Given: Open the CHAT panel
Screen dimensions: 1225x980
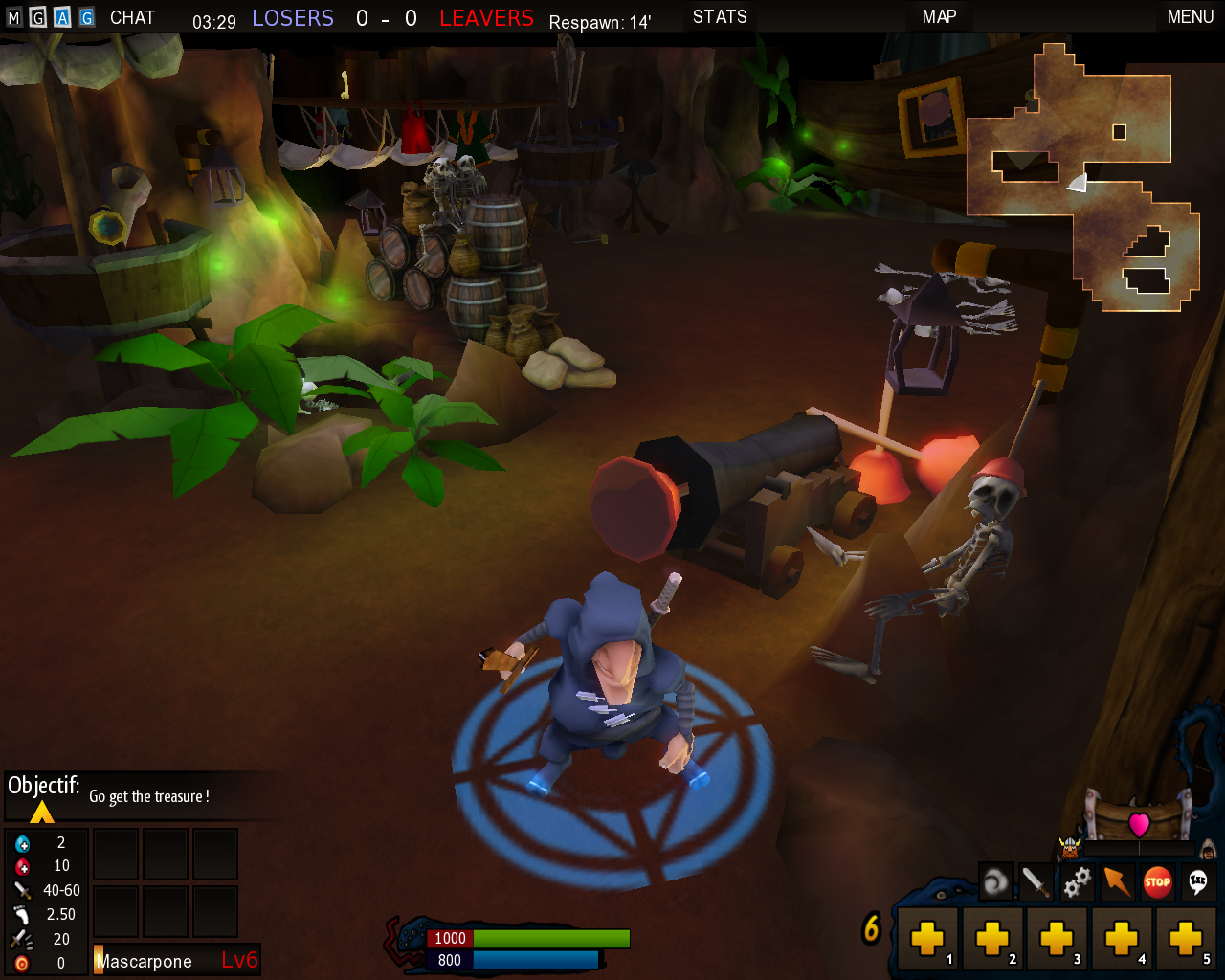Looking at the screenshot, I should (x=132, y=17).
